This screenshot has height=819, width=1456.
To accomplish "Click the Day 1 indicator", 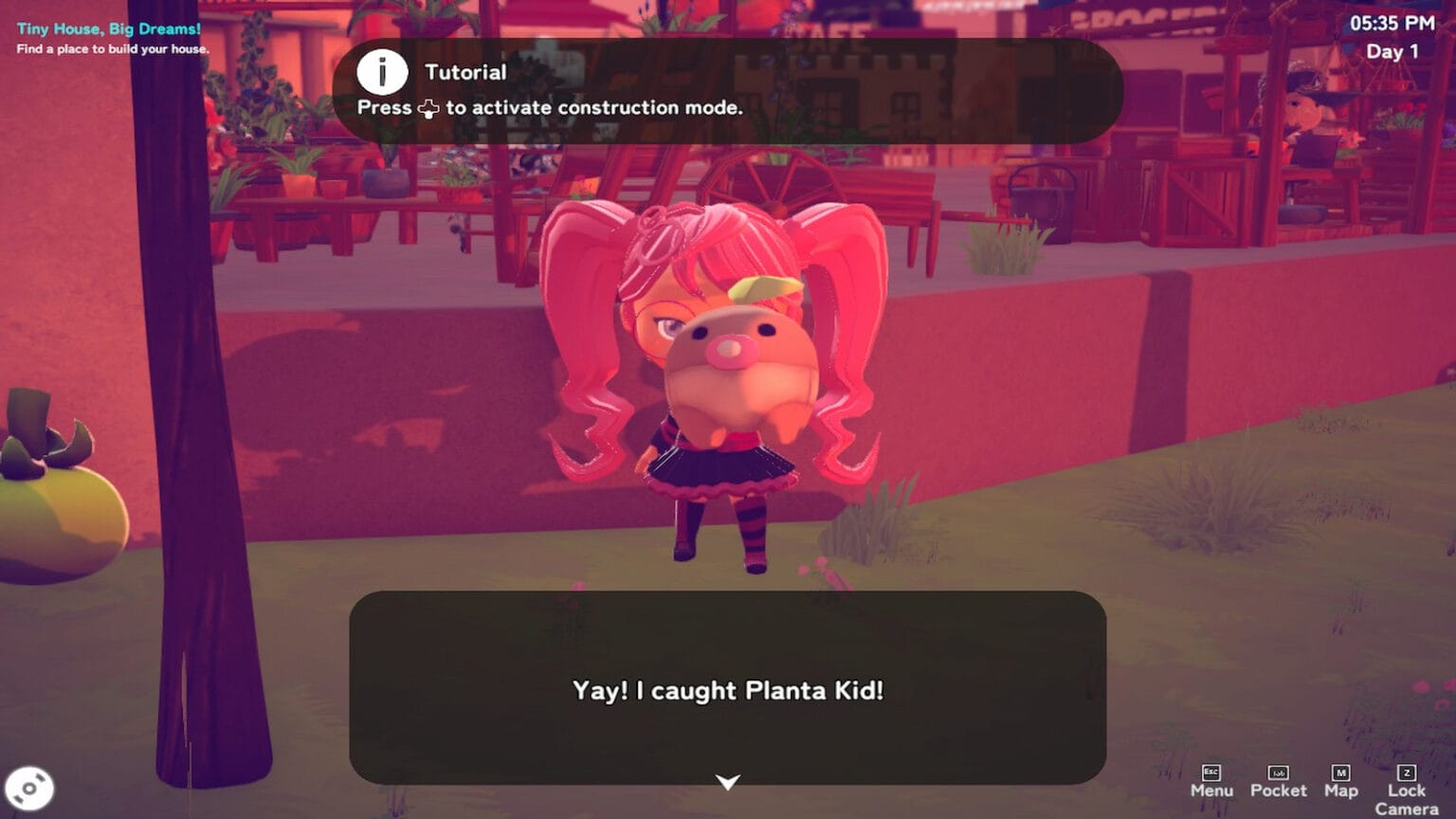I will coord(1392,52).
